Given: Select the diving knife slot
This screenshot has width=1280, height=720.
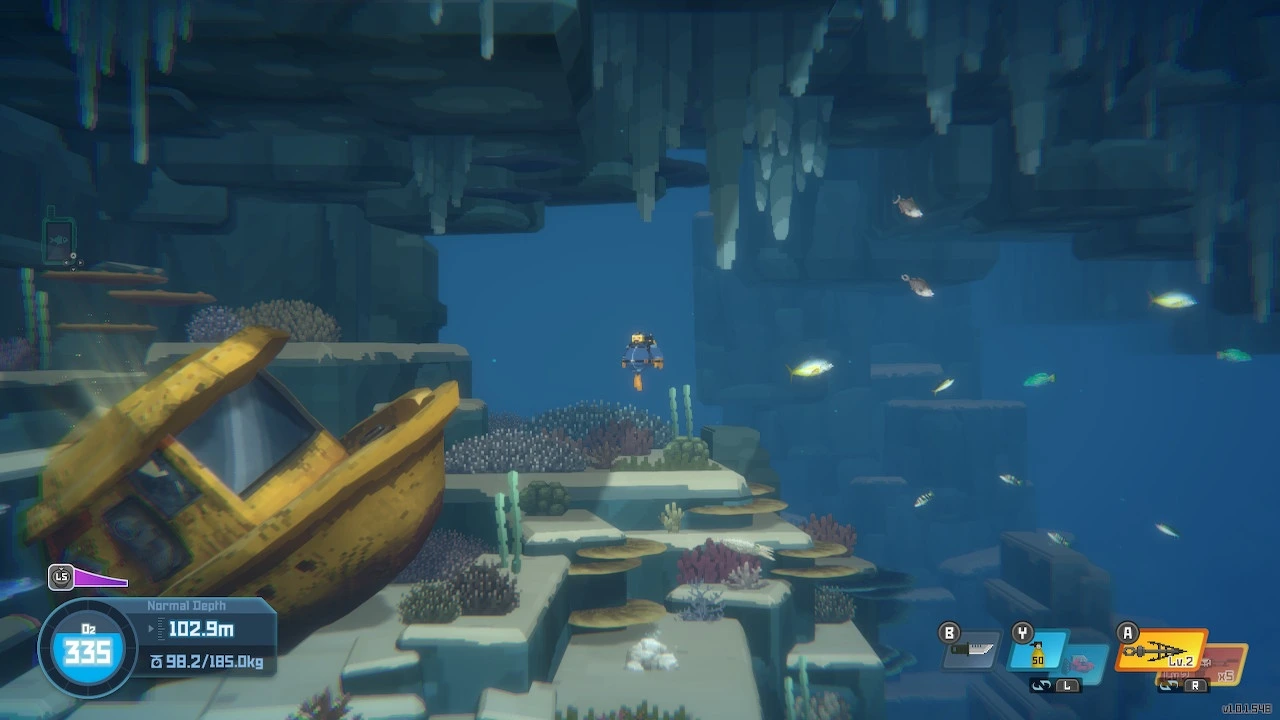Looking at the screenshot, I should (x=971, y=653).
